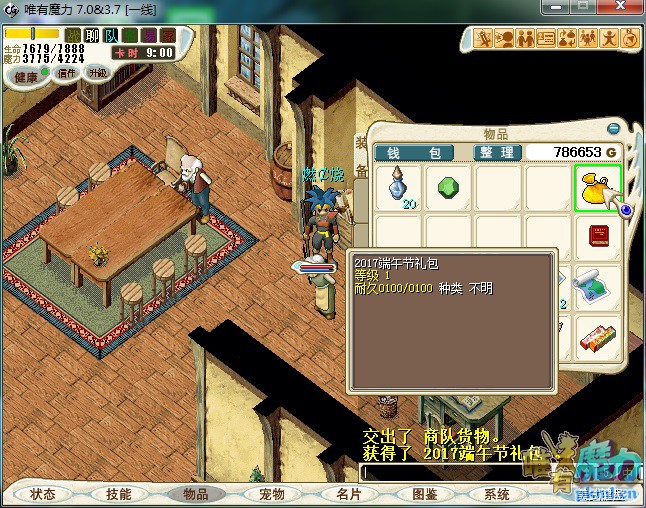Image resolution: width=646 pixels, height=508 pixels.
Task: Select the yellow gift bag item
Action: pyautogui.click(x=598, y=187)
